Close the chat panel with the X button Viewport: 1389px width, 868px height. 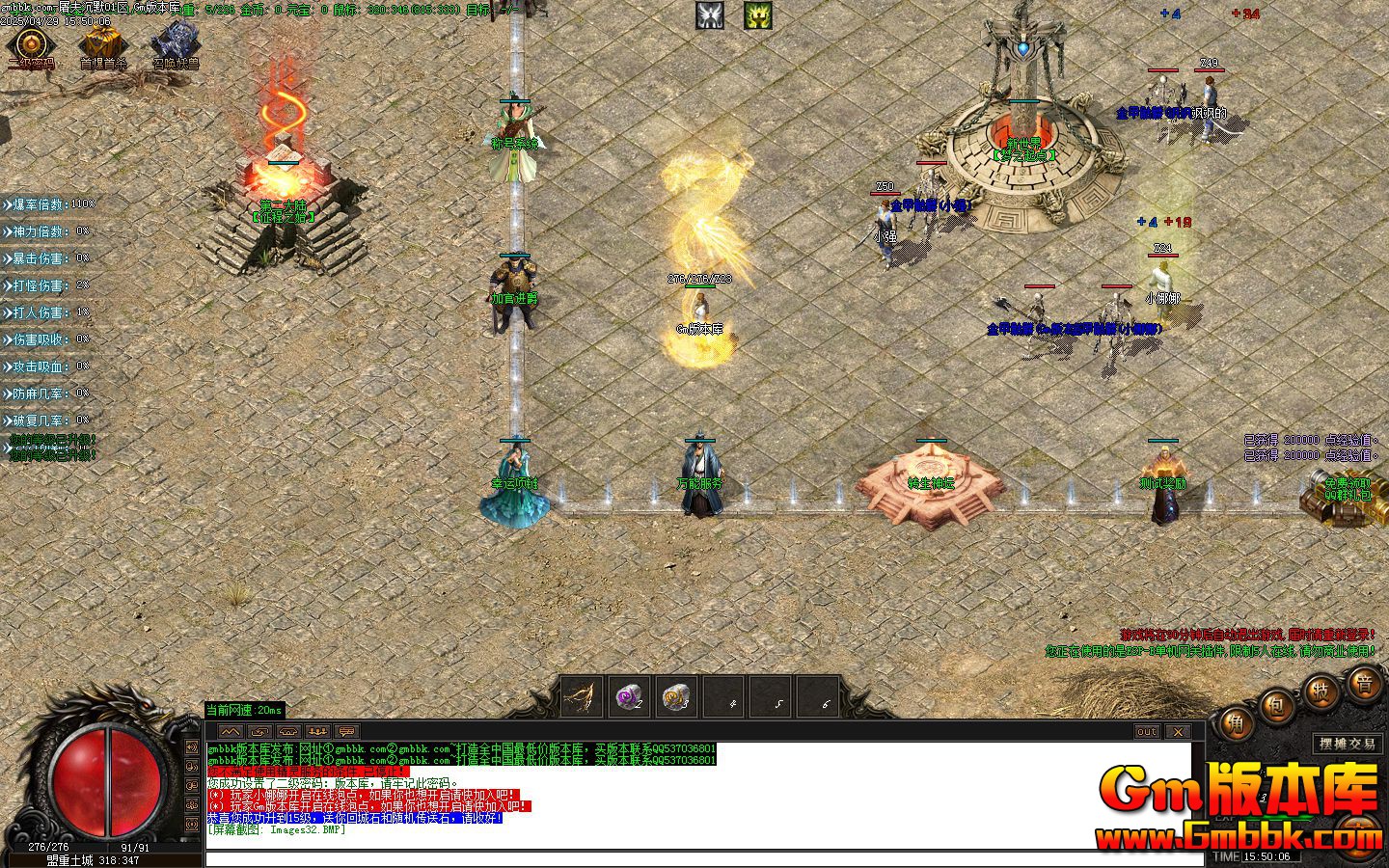click(1178, 732)
